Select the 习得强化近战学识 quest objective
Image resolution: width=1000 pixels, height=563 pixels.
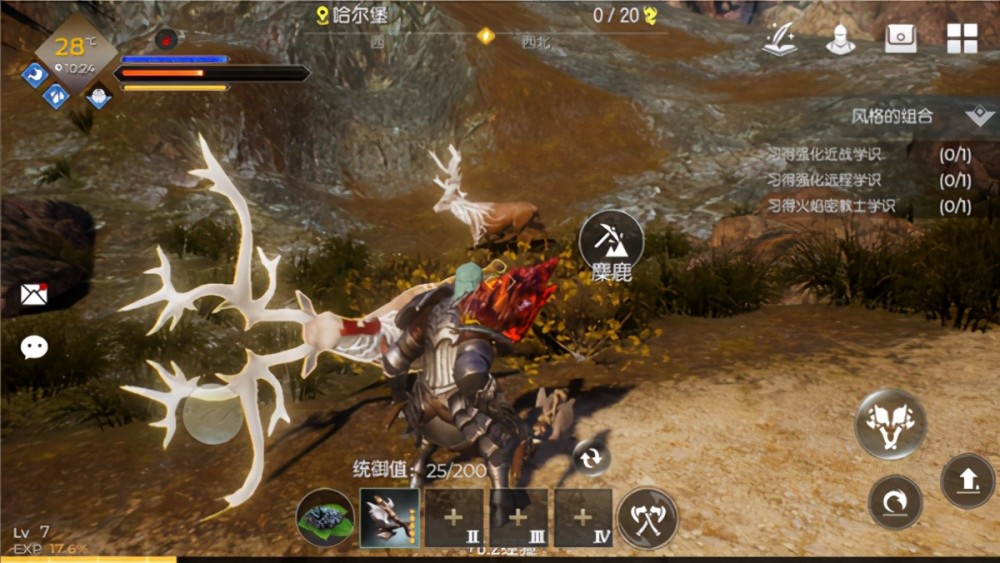pos(824,154)
